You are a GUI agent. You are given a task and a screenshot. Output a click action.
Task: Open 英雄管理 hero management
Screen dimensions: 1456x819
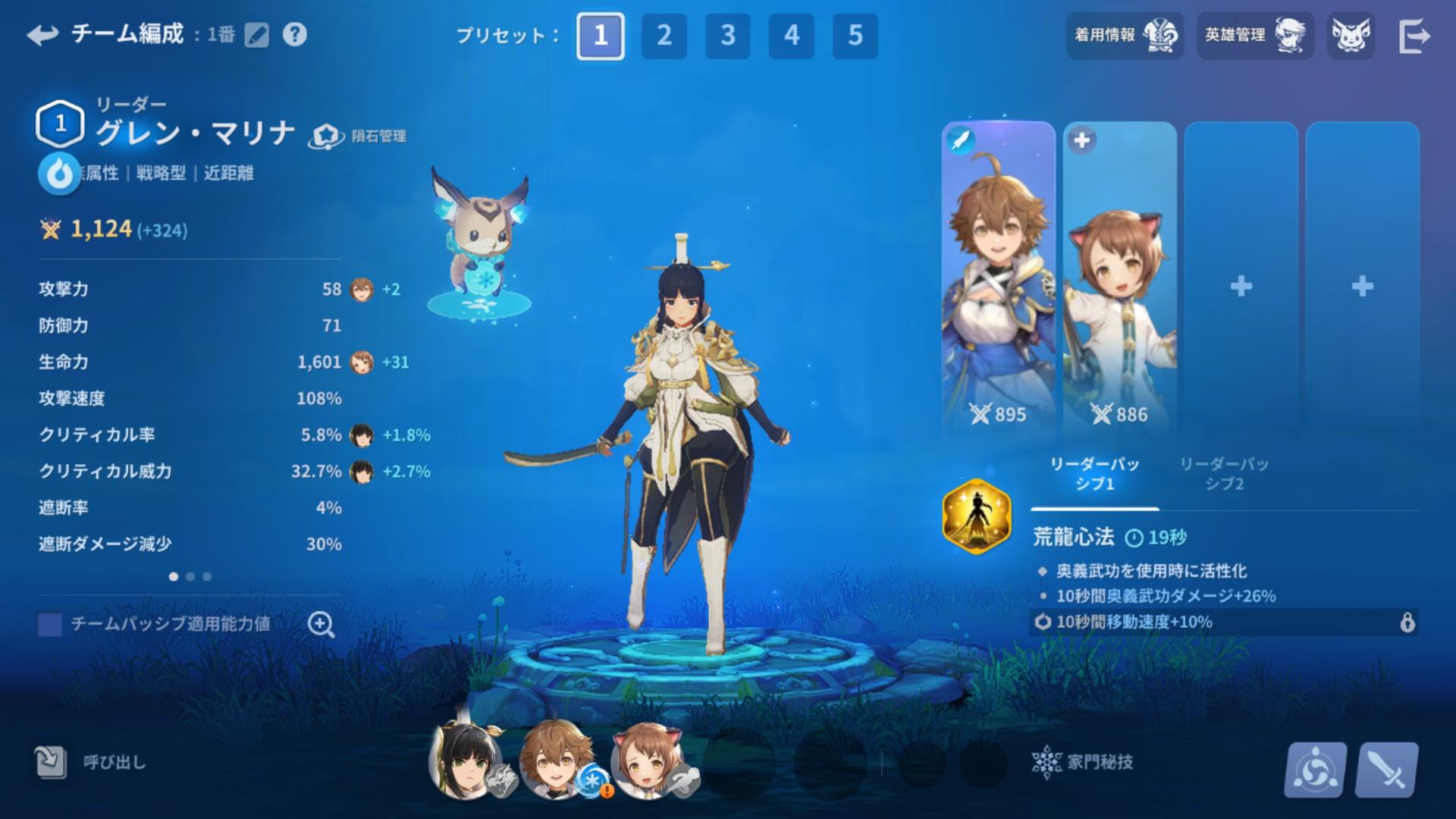click(x=1255, y=36)
